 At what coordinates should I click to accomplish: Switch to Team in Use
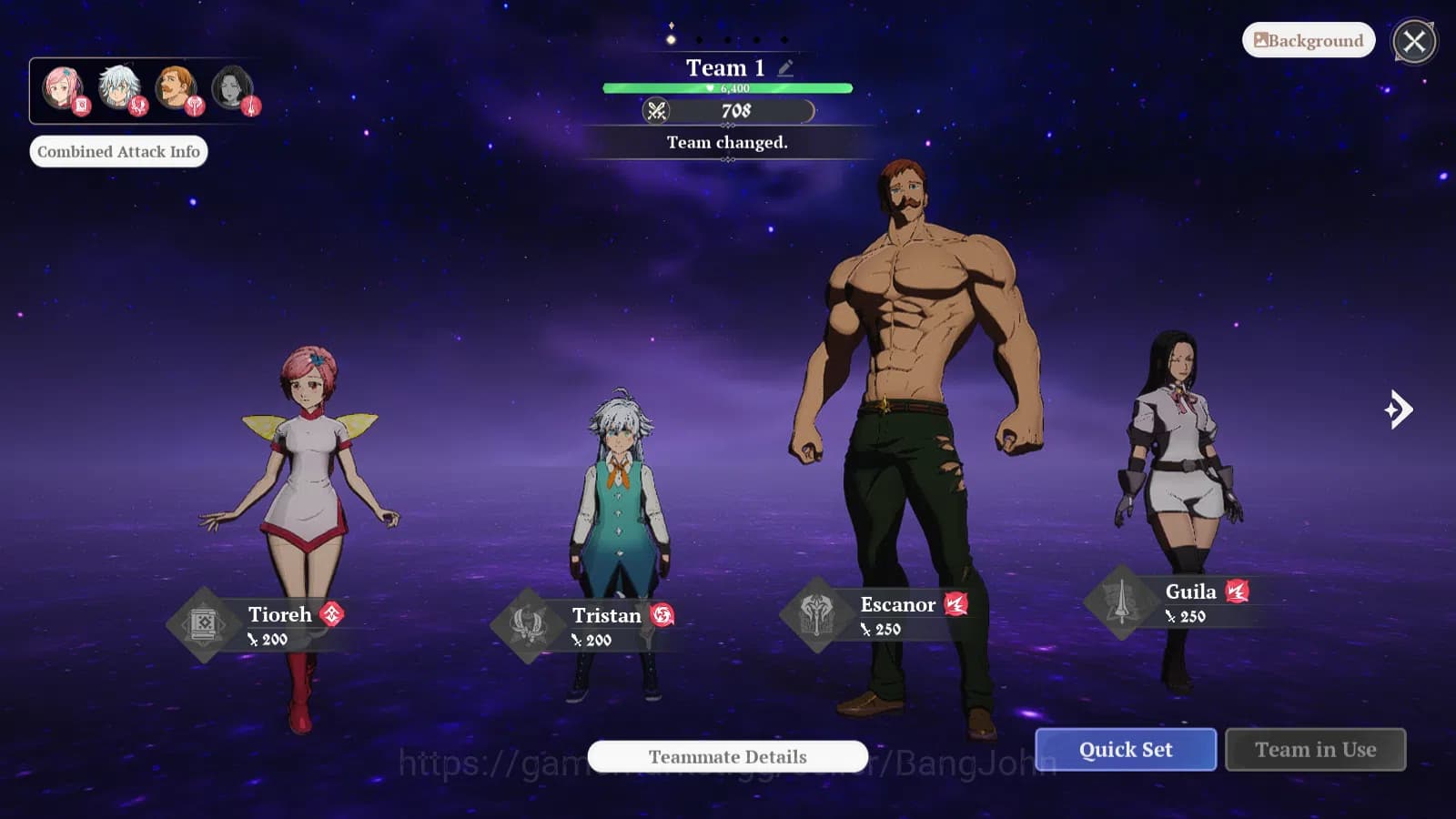point(1316,750)
